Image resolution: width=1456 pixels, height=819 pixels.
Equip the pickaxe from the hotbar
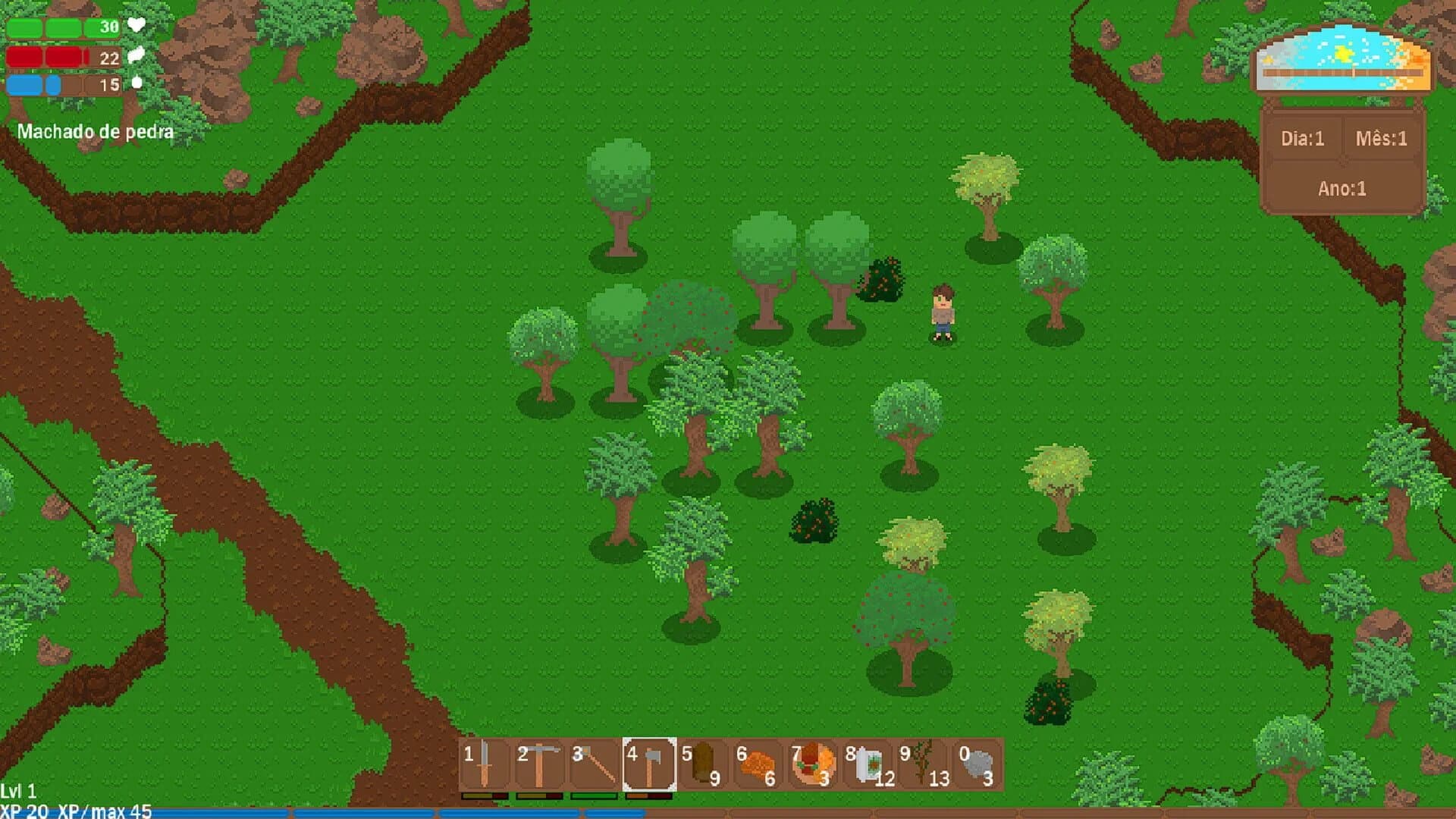click(539, 764)
